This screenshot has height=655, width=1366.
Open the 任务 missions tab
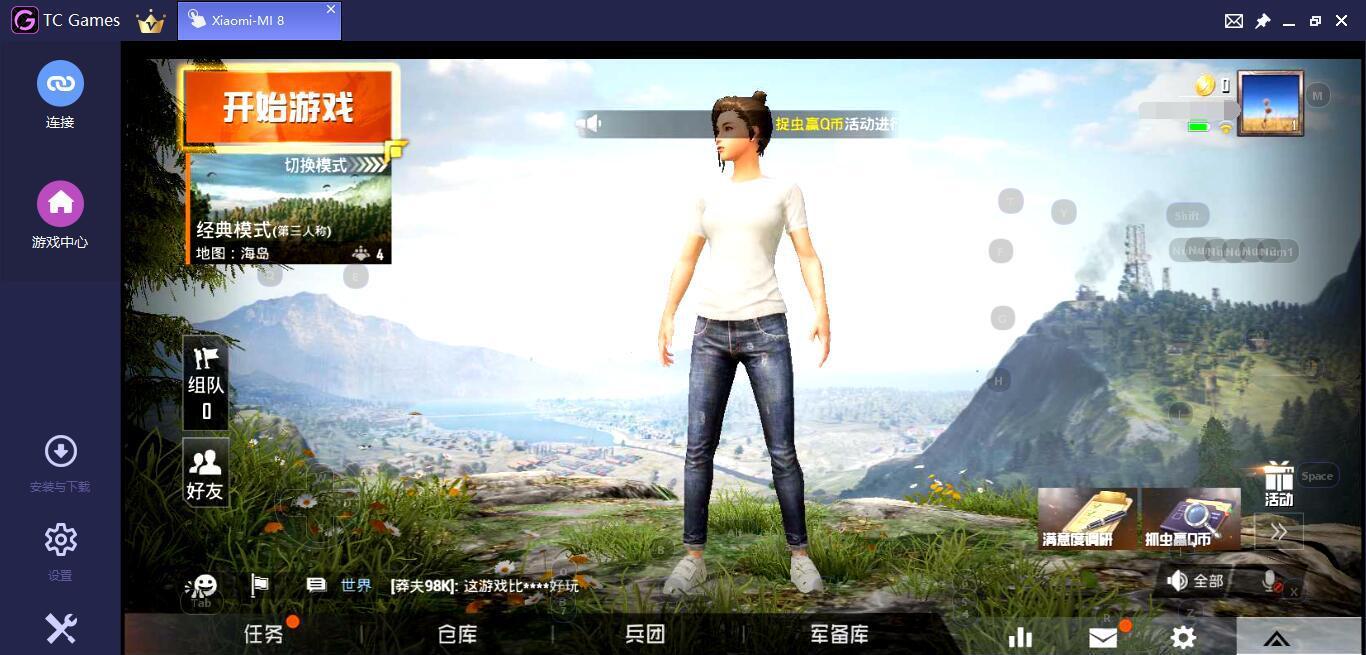(x=264, y=634)
